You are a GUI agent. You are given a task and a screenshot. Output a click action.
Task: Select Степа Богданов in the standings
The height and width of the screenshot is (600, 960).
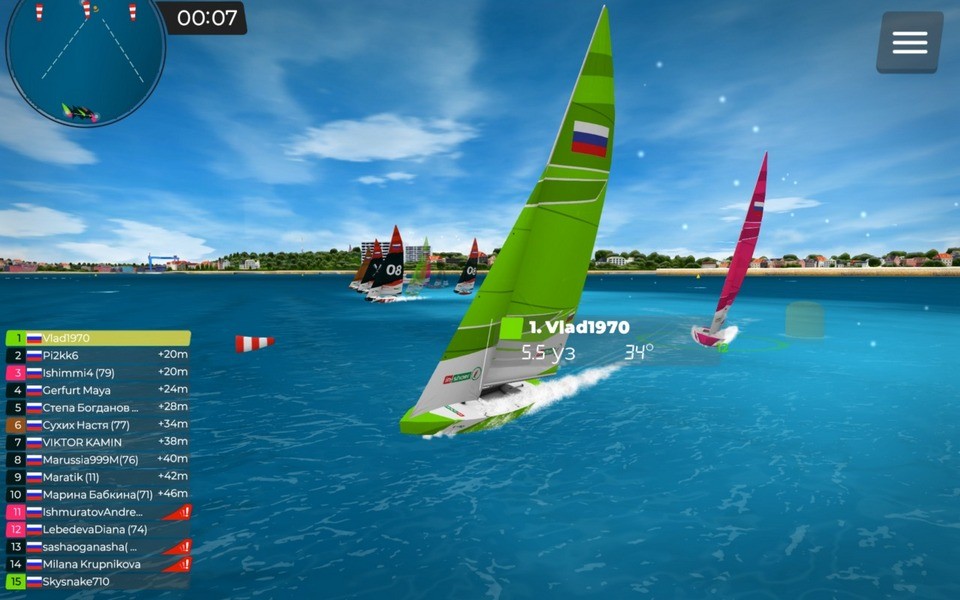[98, 407]
